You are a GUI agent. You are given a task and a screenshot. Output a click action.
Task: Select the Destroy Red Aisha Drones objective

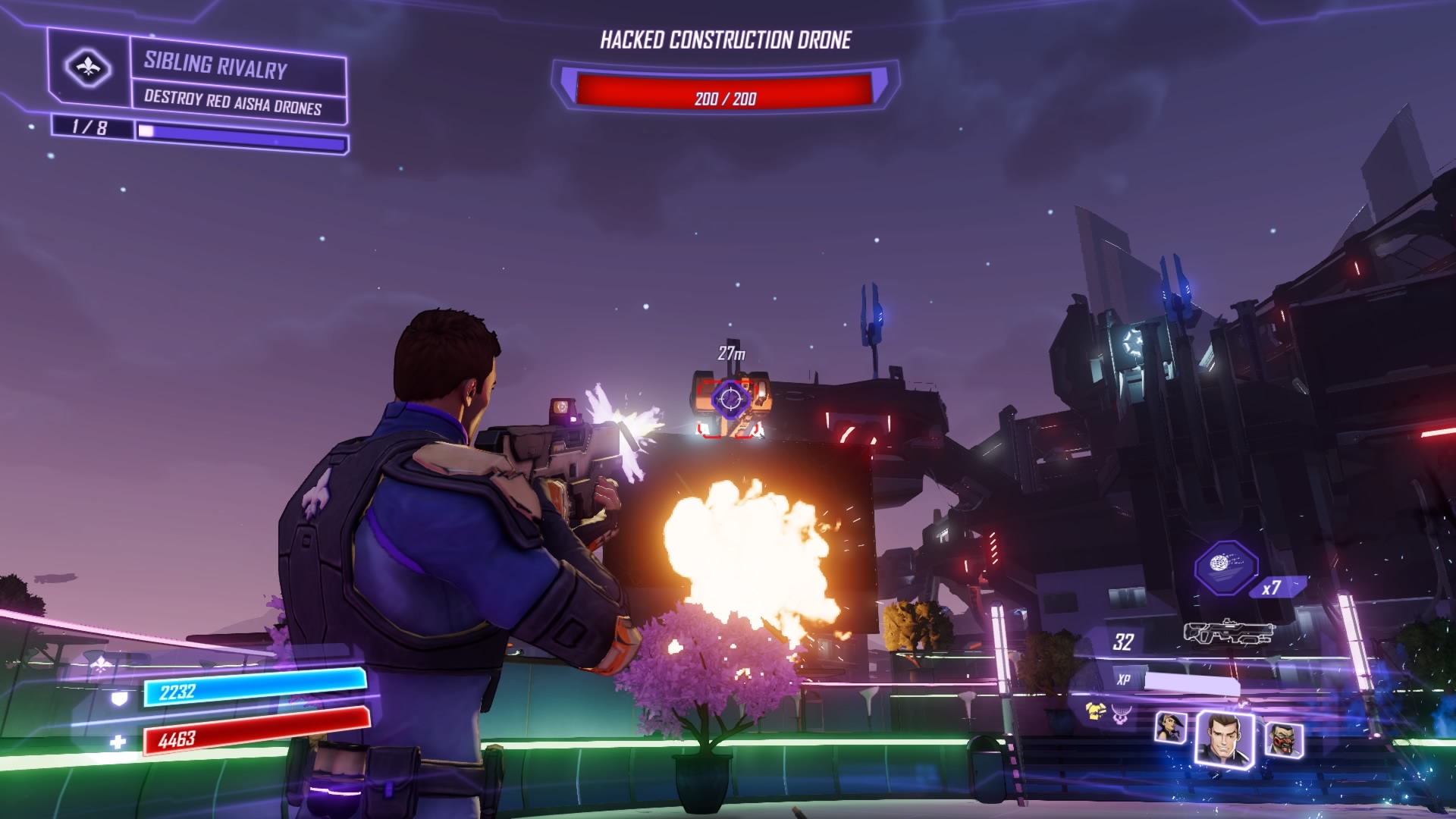[233, 103]
